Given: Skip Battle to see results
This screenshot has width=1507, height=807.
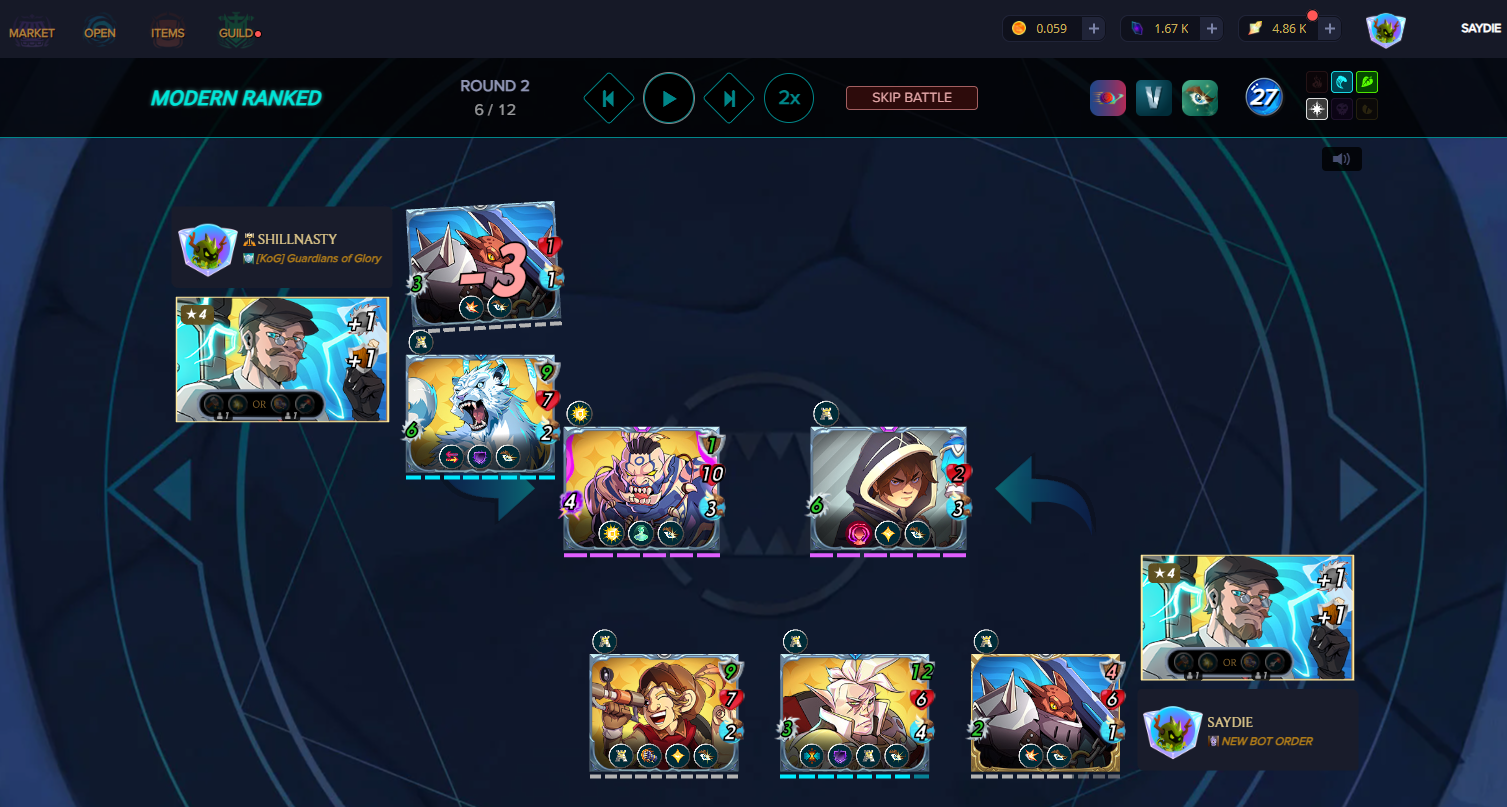Looking at the screenshot, I should (x=911, y=98).
